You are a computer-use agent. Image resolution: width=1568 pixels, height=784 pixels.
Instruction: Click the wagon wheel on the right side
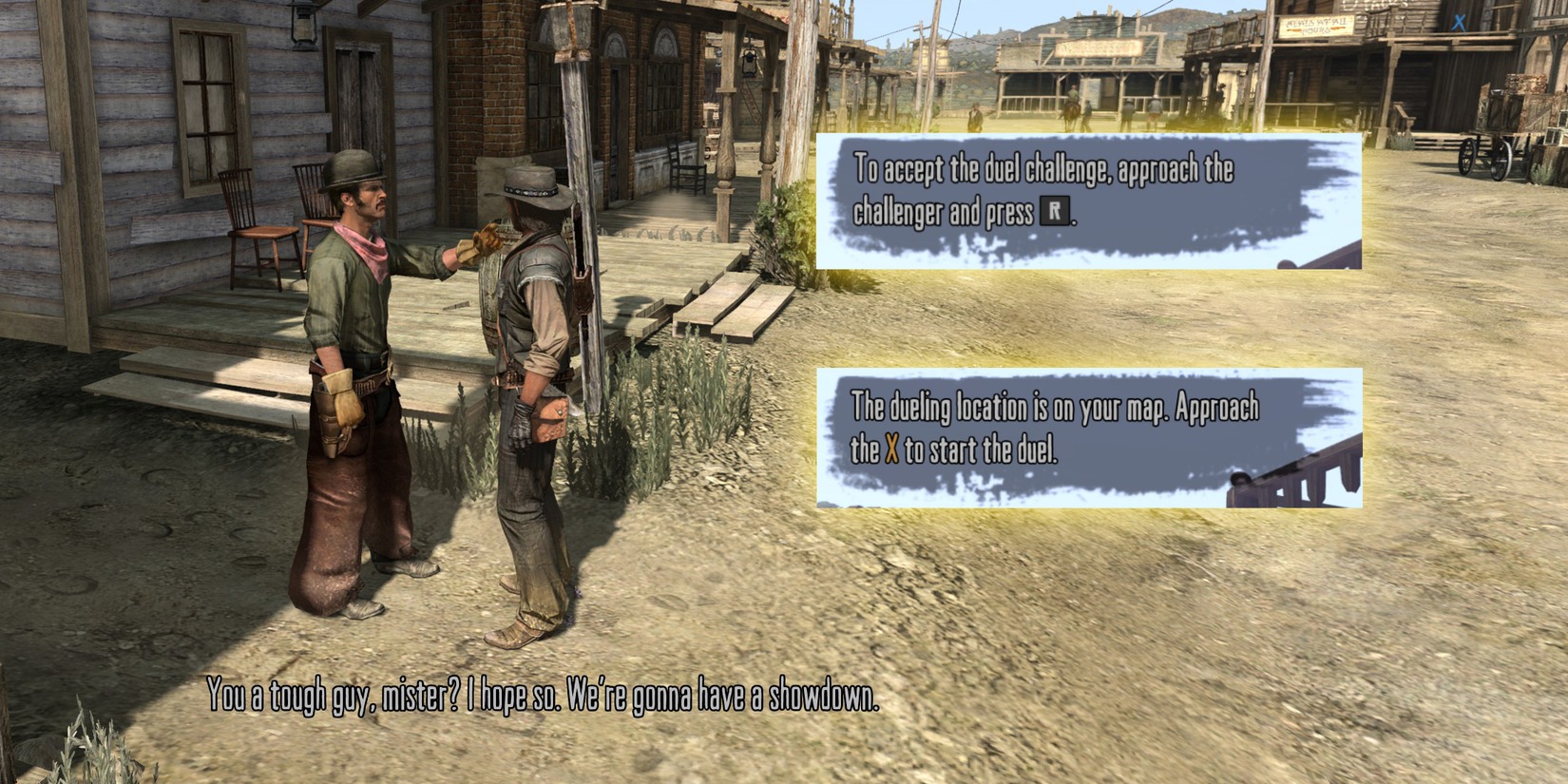pyautogui.click(x=1501, y=160)
